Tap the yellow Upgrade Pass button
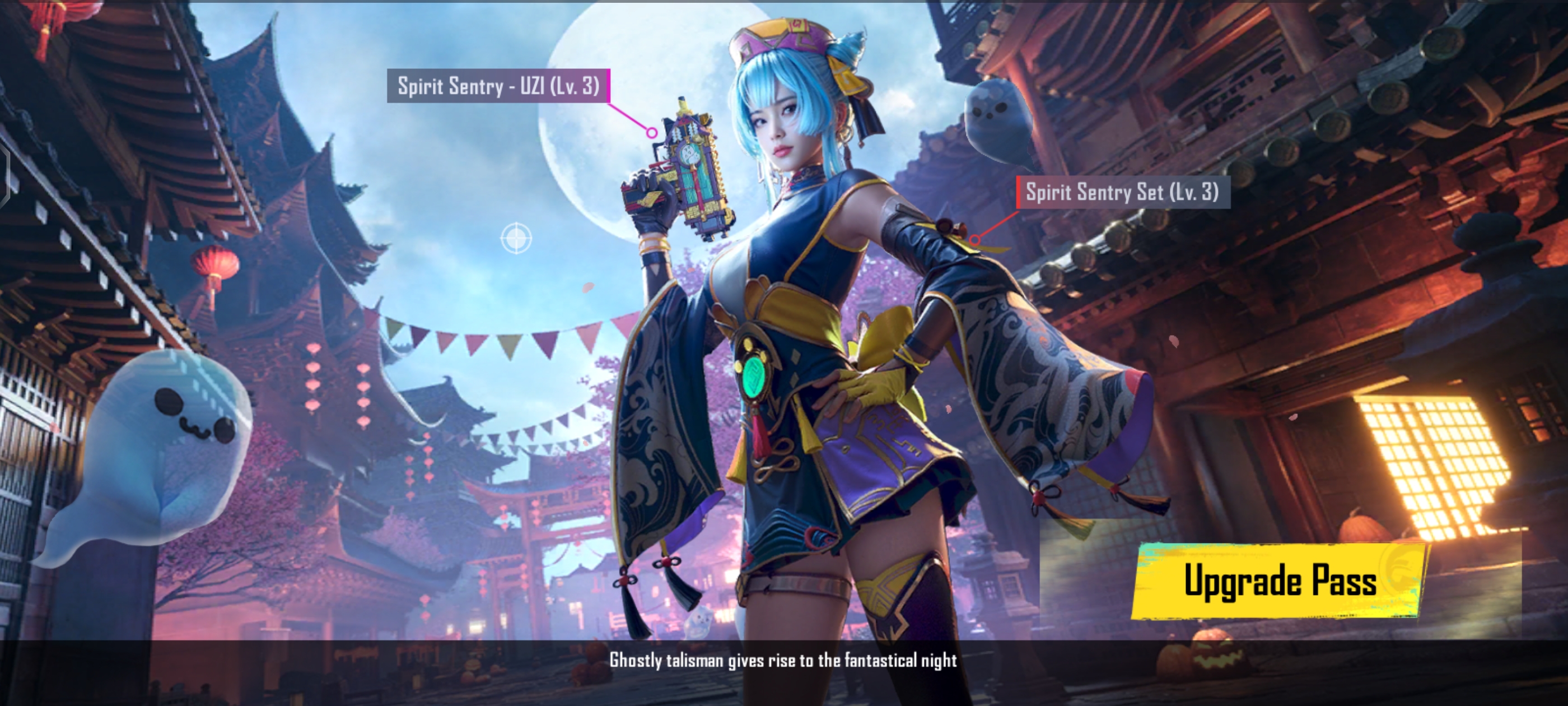The image size is (1568, 706). coord(1278,580)
